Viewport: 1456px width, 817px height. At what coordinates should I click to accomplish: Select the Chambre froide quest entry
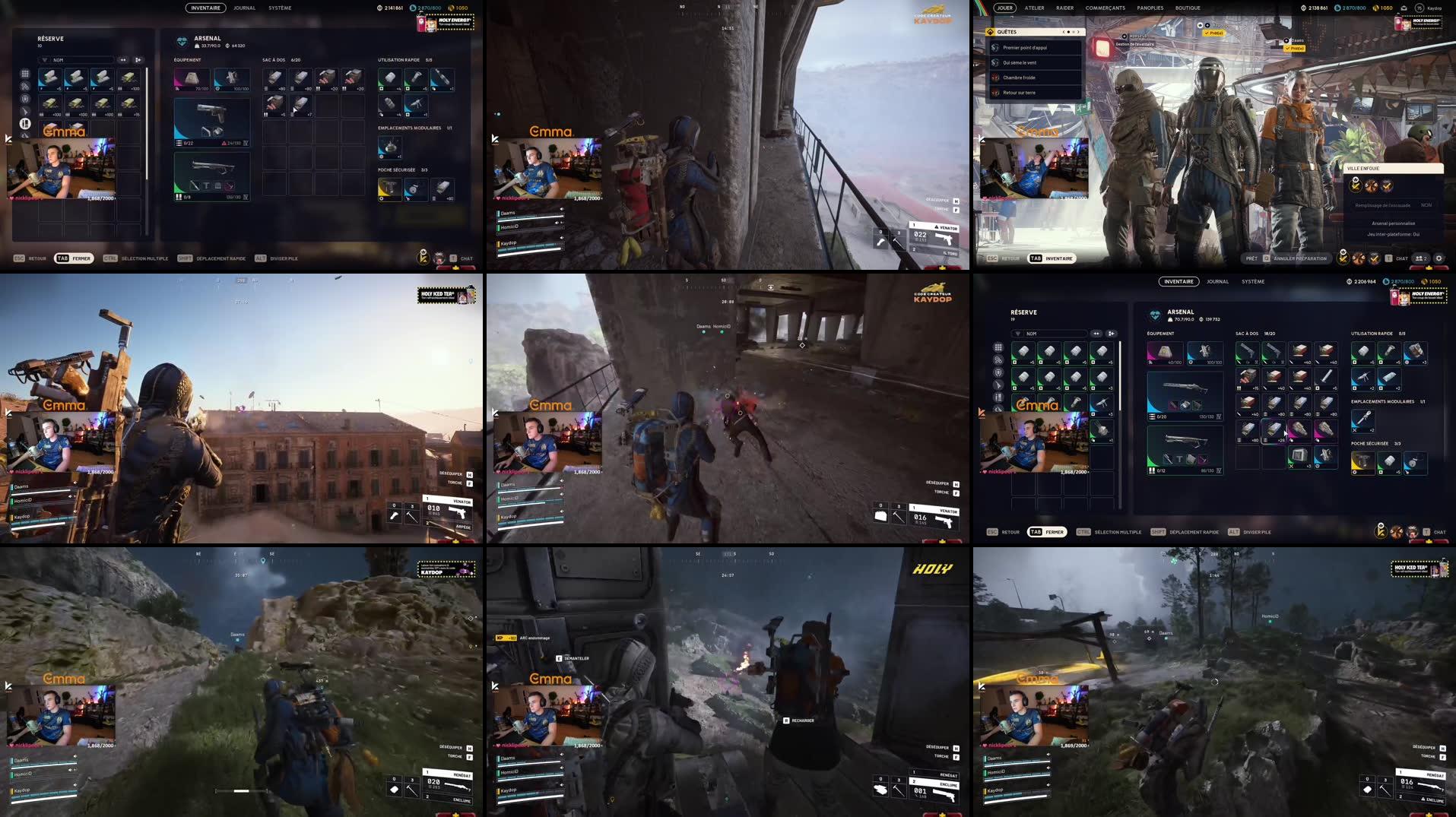(x=1019, y=78)
